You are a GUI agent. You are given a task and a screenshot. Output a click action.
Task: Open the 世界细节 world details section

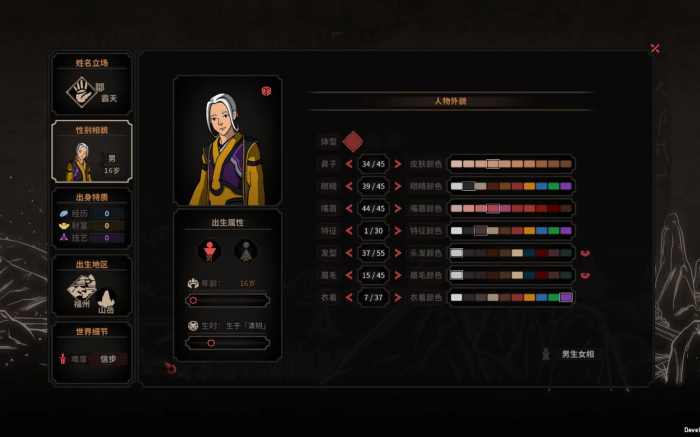[91, 352]
